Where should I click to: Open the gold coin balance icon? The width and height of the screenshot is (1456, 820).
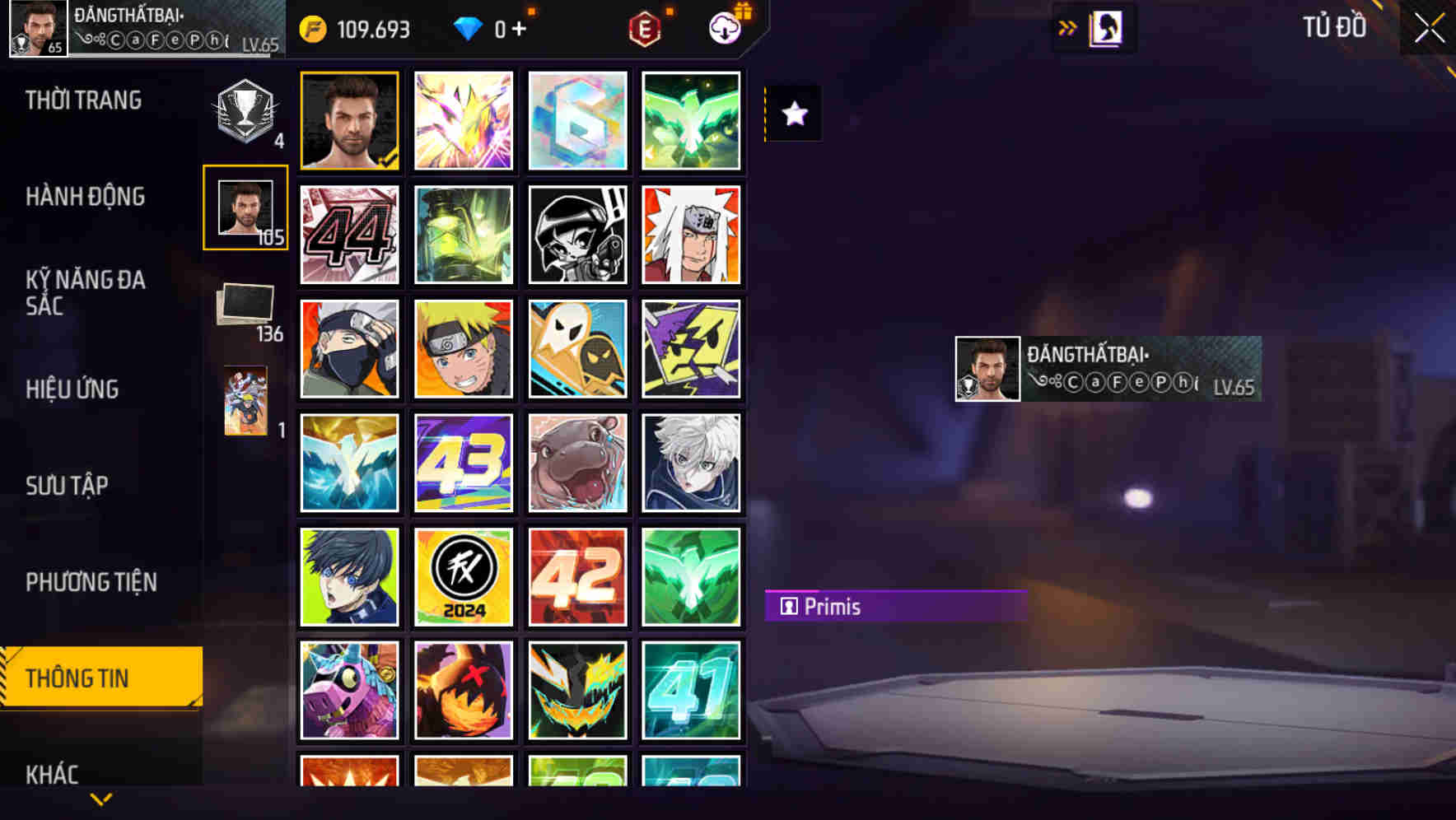[312, 27]
